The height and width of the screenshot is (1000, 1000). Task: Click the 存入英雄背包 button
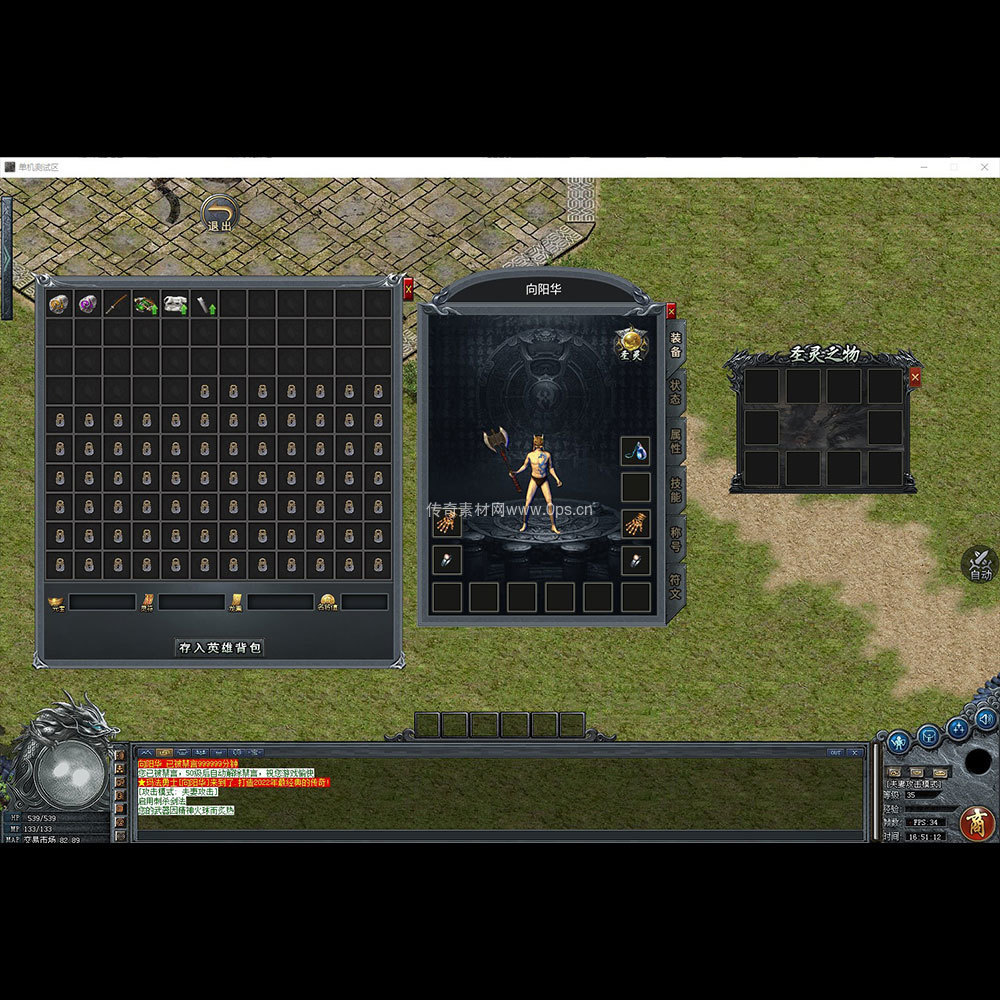(x=220, y=648)
